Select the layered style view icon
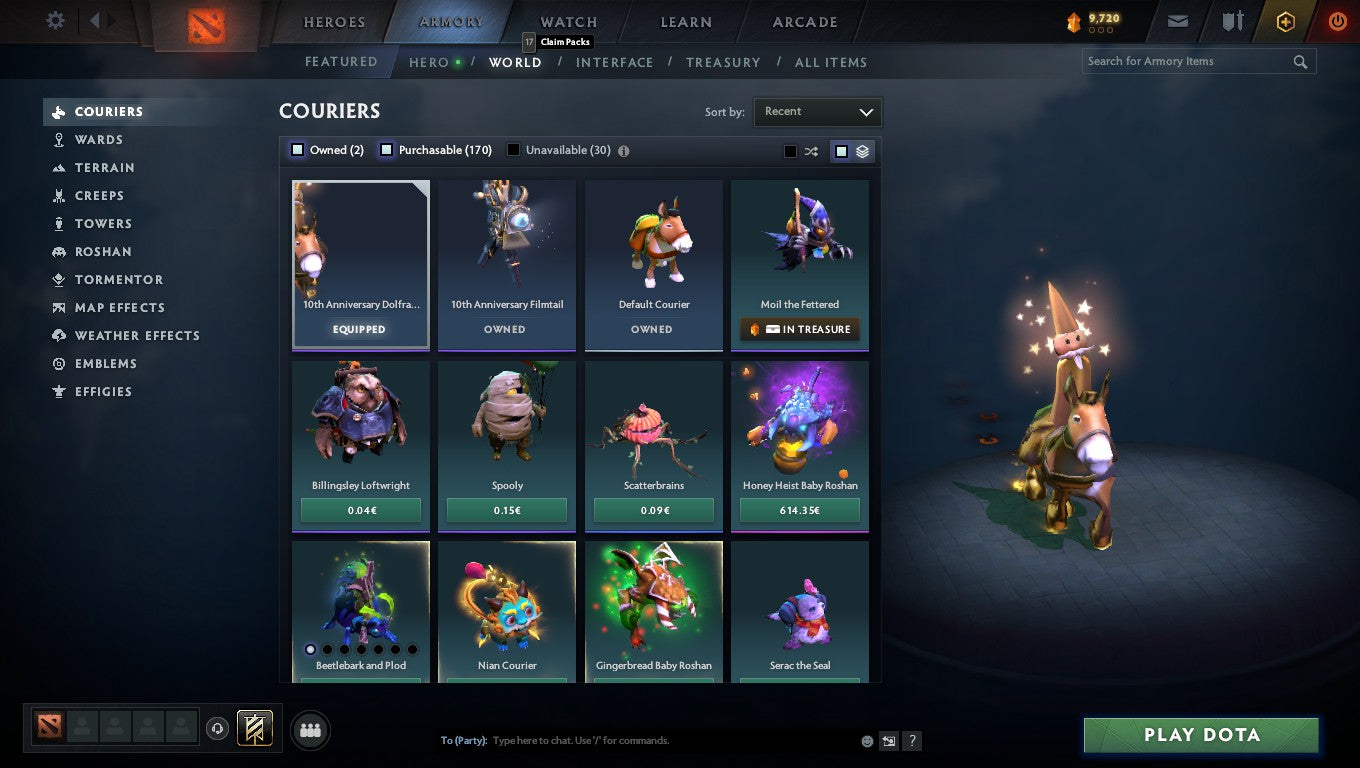Screen dimensions: 1360x768 point(860,150)
